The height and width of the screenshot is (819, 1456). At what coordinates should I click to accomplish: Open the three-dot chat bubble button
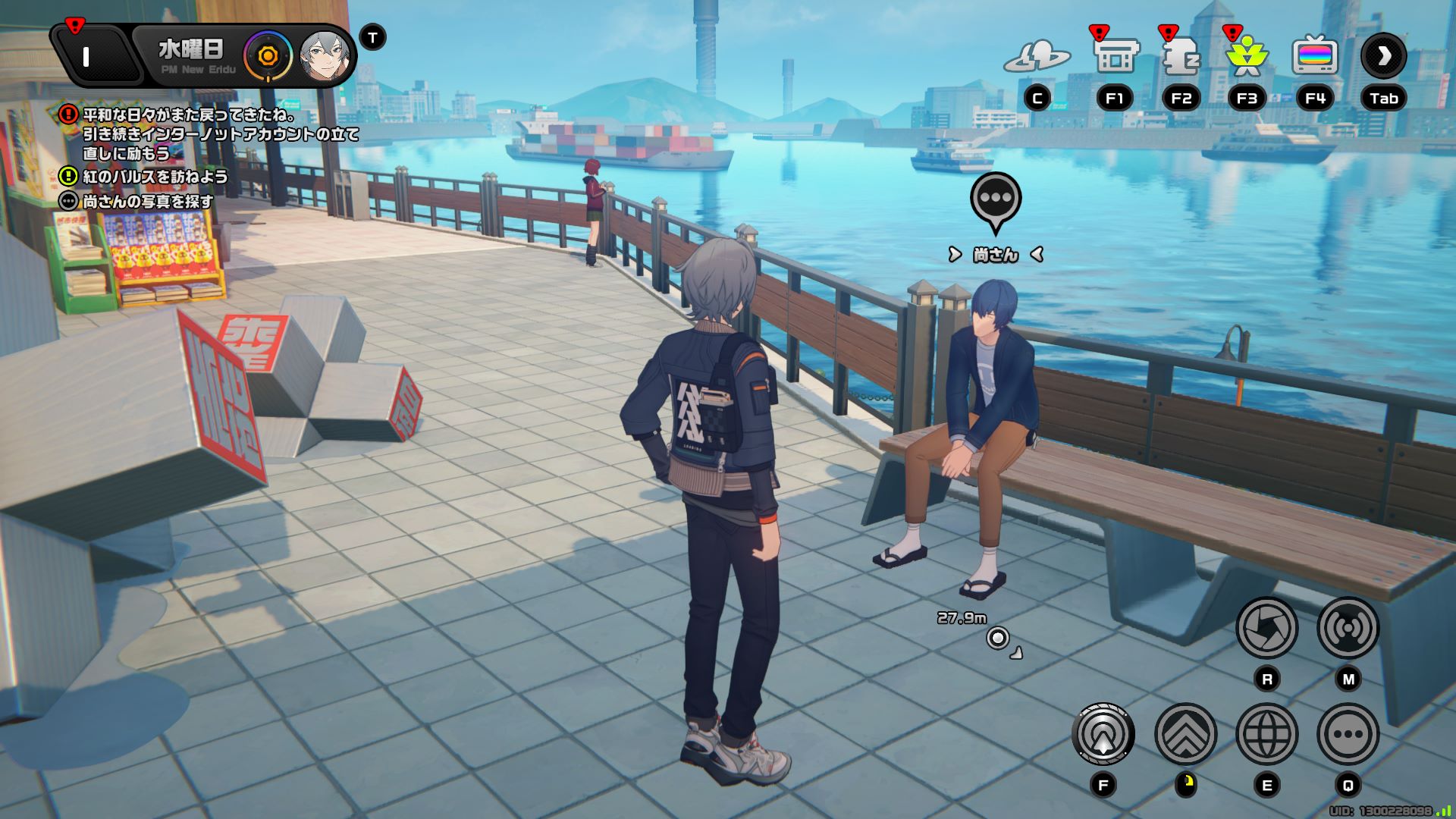point(1348,734)
